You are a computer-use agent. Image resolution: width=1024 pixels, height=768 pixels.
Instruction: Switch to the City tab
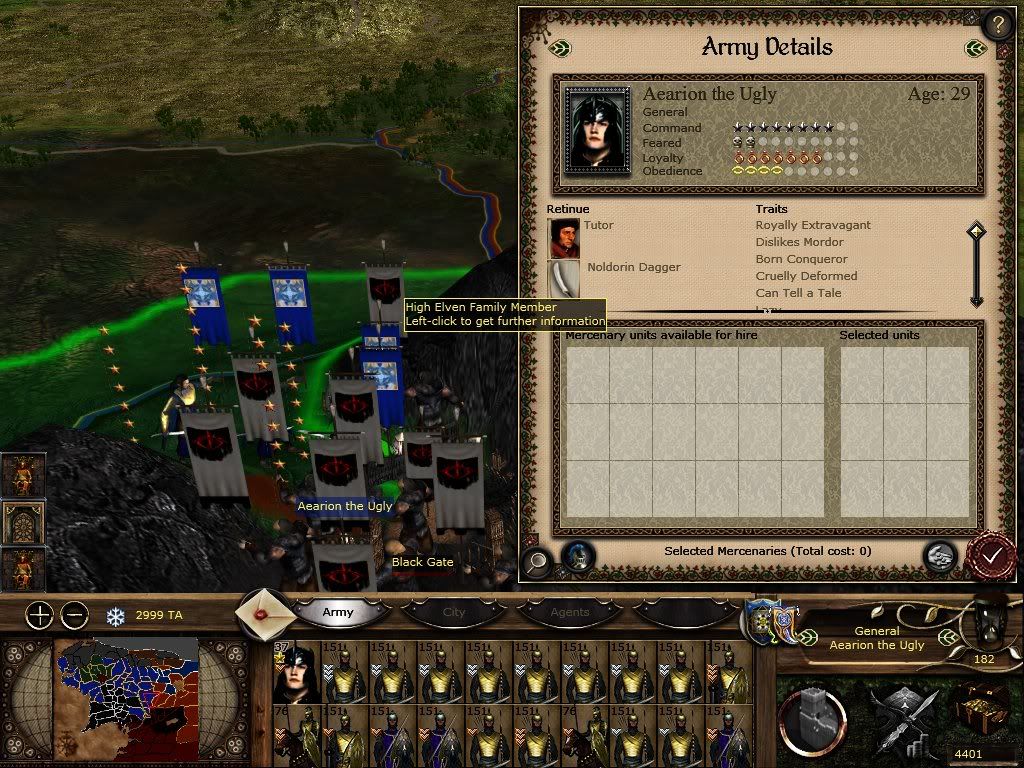[x=454, y=612]
